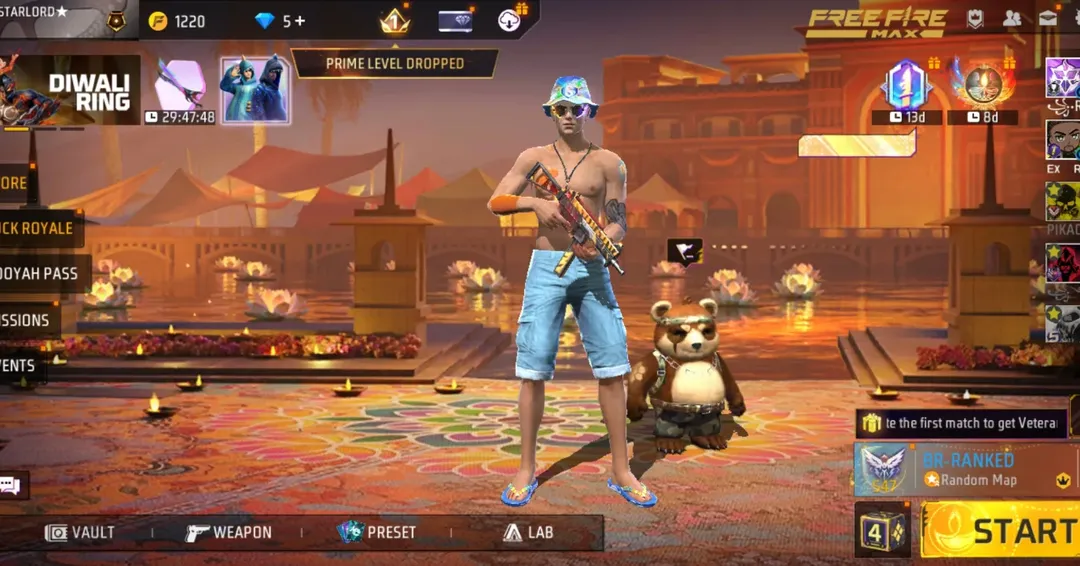Open the Events menu
This screenshot has width=1080, height=566.
click(x=20, y=365)
